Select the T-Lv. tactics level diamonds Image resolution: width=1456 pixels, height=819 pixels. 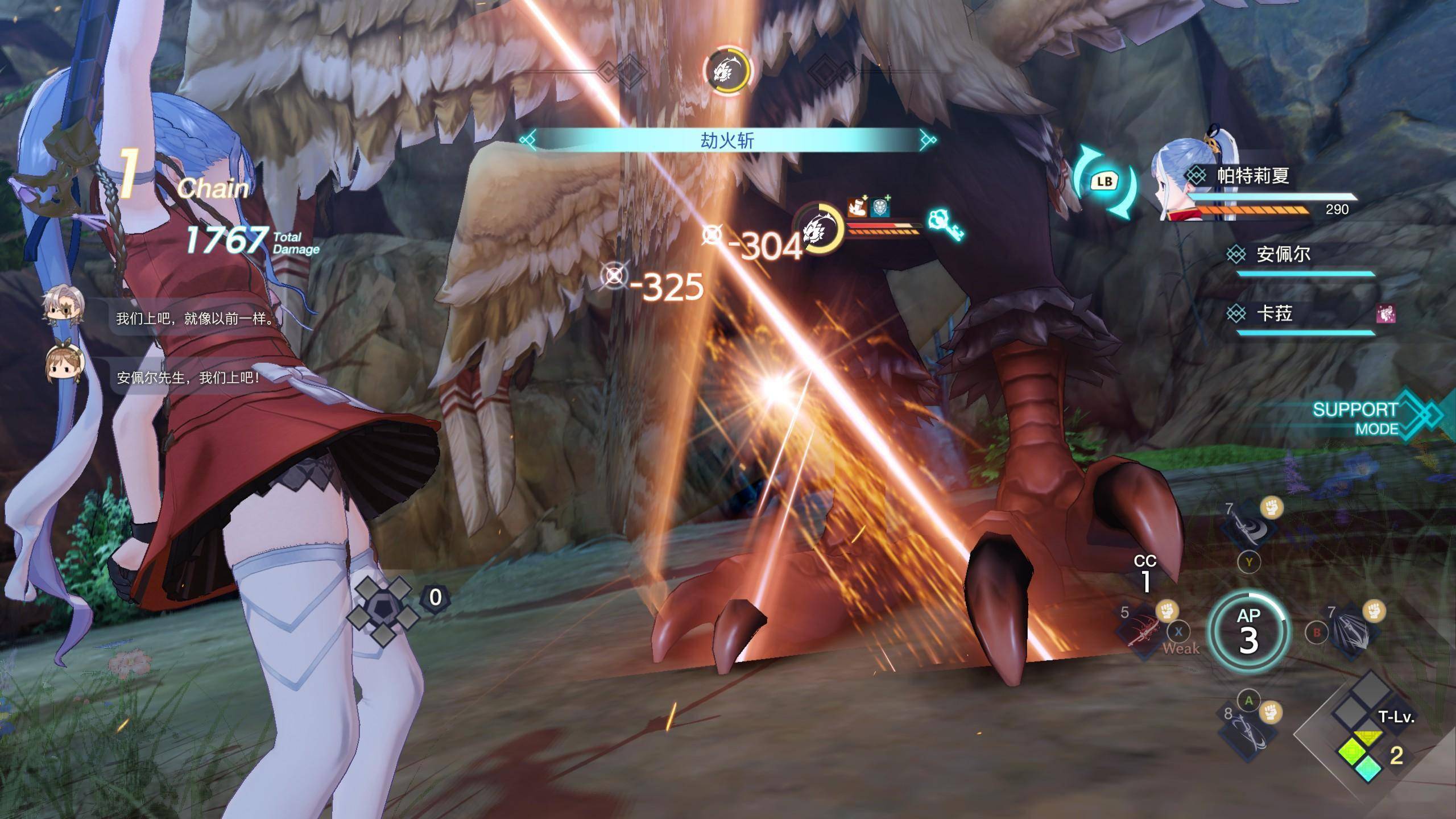[x=1362, y=734]
